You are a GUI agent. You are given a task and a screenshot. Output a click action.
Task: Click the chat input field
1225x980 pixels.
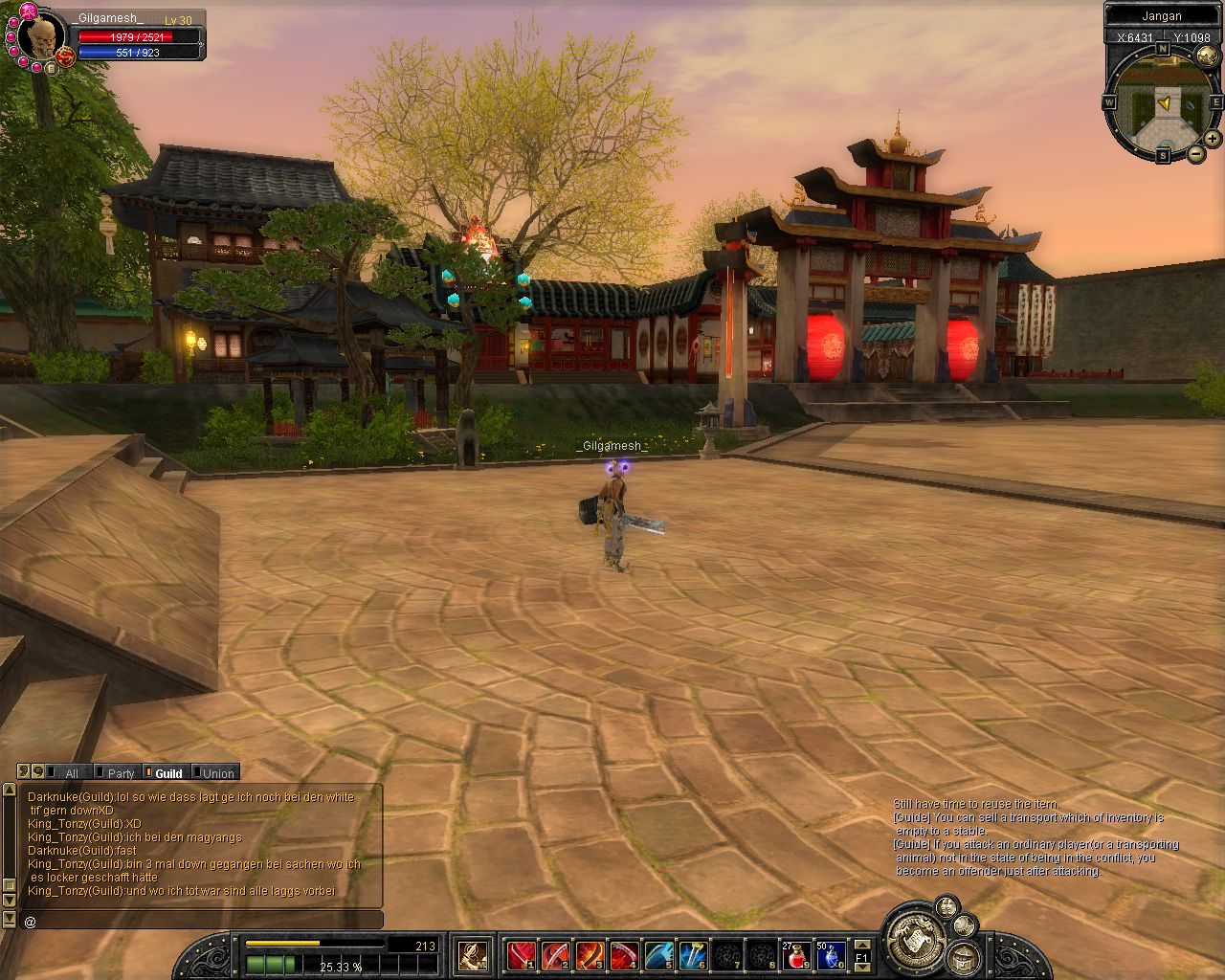point(201,921)
